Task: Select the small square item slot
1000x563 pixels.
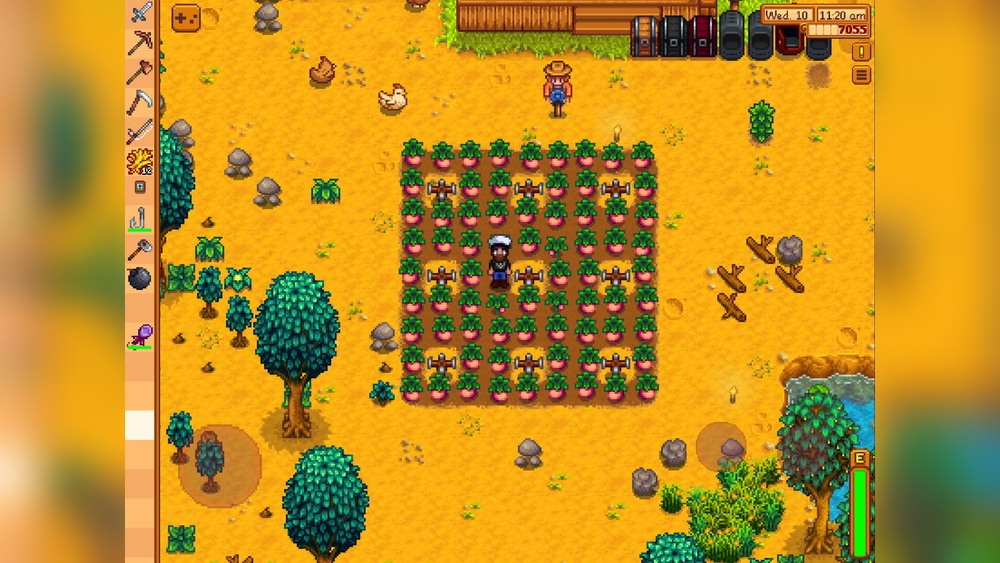Action: coord(140,187)
